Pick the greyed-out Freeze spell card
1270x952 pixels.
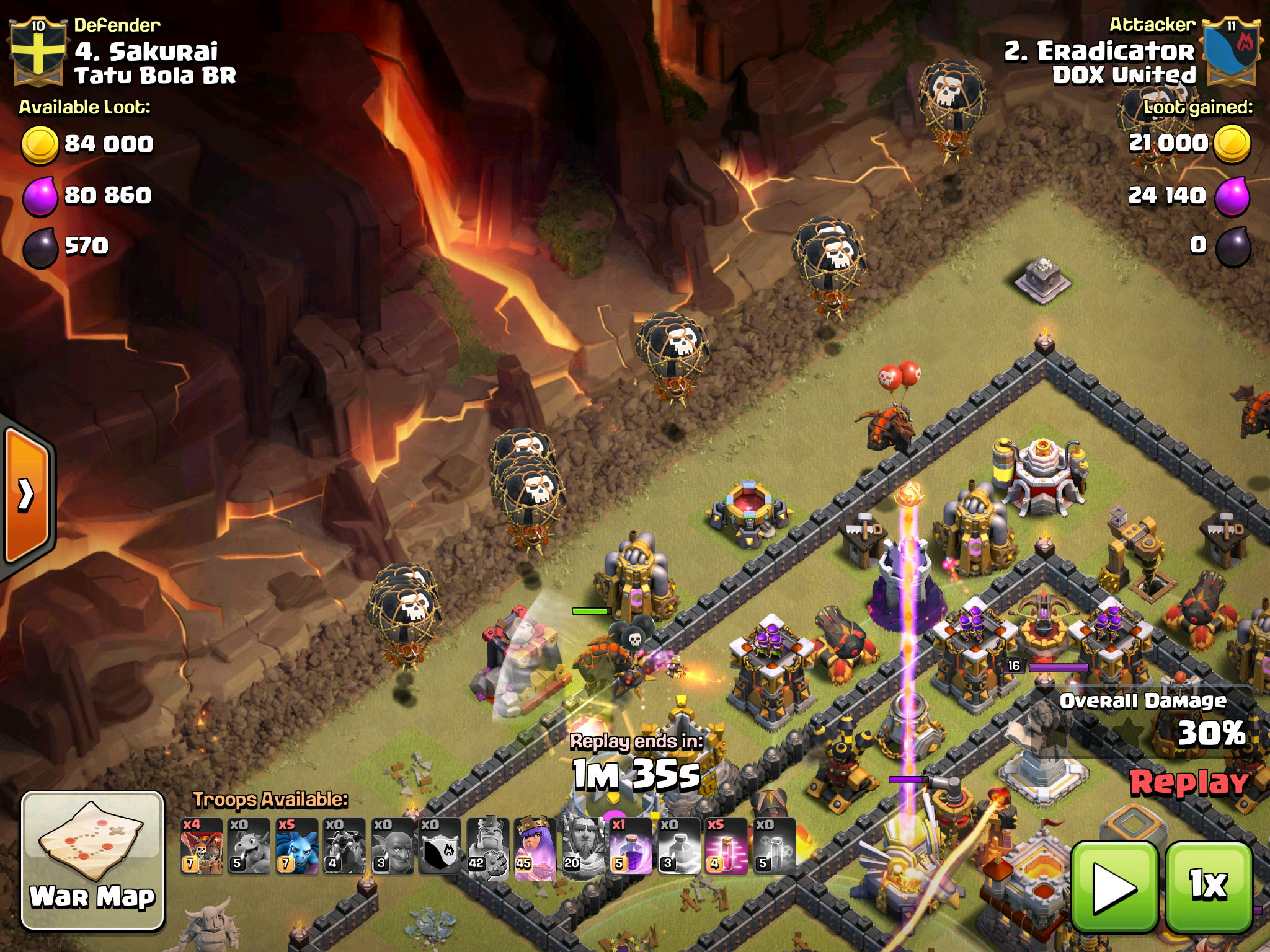[x=678, y=846]
